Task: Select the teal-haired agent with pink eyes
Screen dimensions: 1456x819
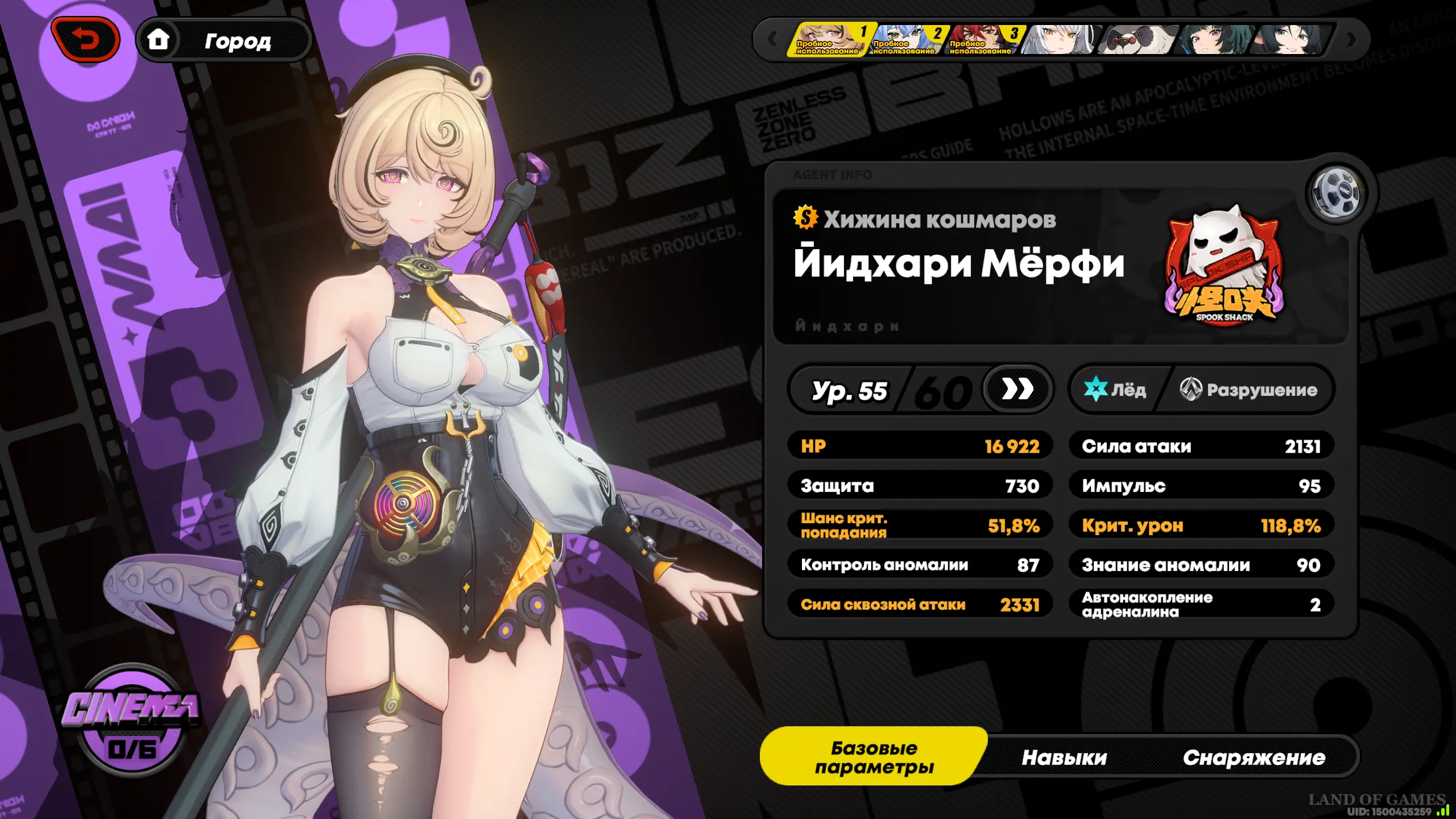Action: (x=1214, y=40)
